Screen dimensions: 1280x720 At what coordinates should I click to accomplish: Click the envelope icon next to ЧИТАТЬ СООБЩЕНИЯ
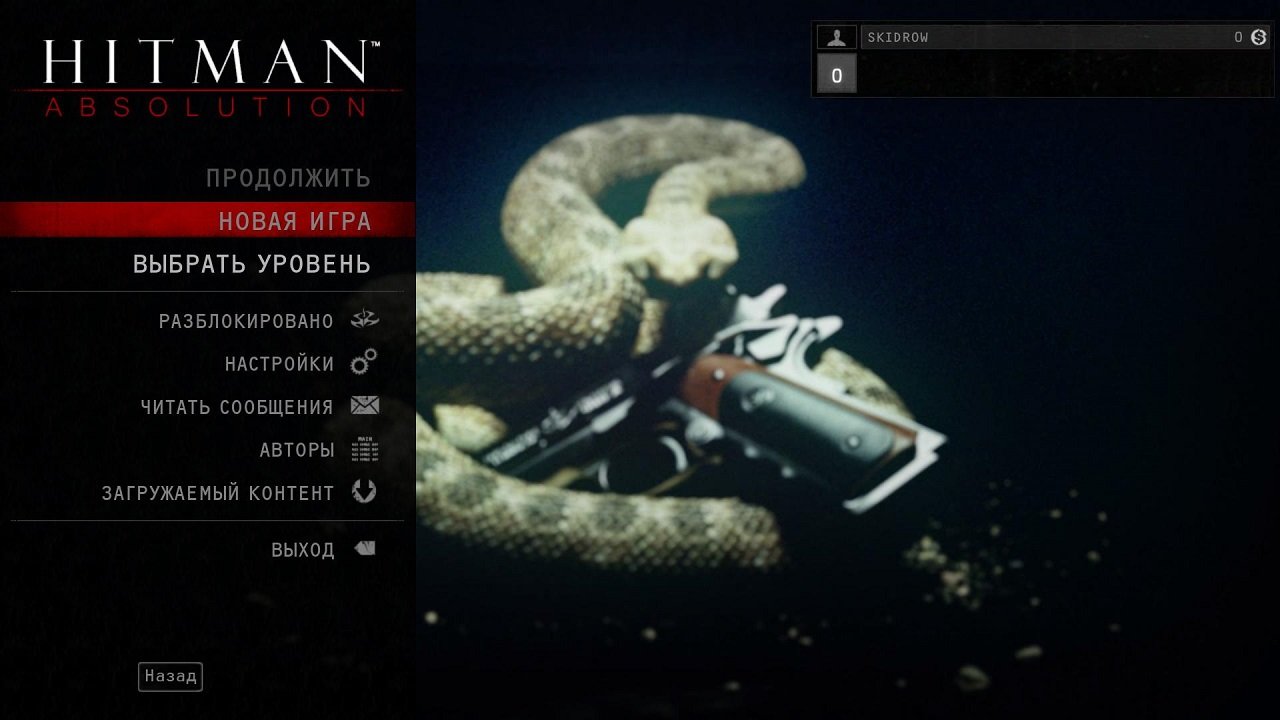point(366,406)
